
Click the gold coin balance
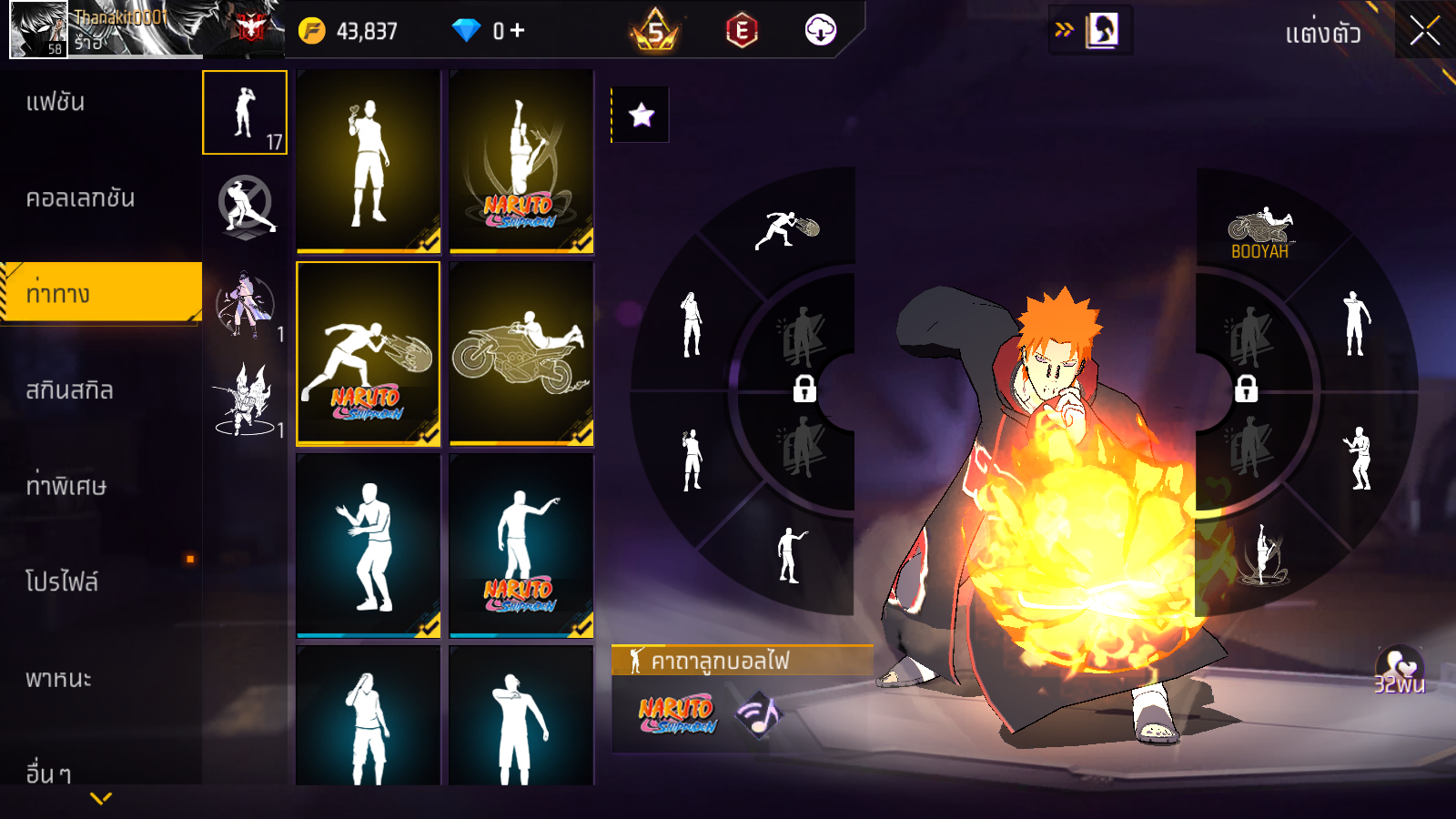pyautogui.click(x=349, y=31)
